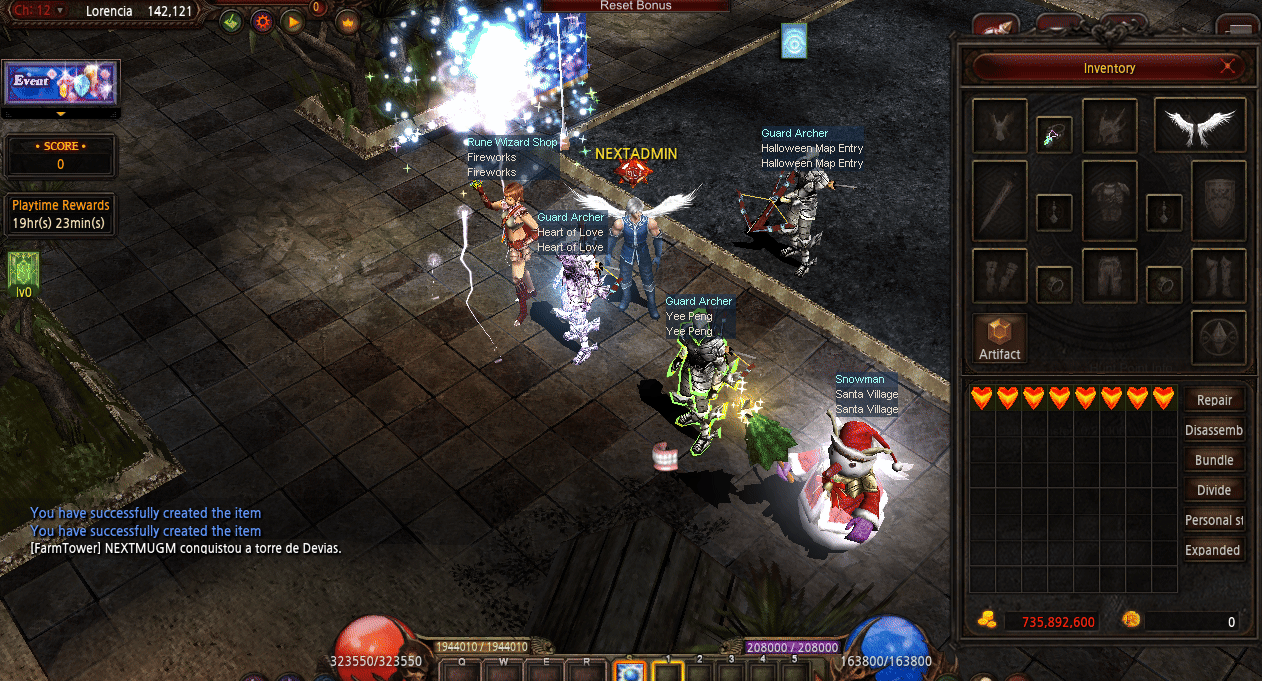
Task: Open the Artifact panel
Action: (1000, 338)
